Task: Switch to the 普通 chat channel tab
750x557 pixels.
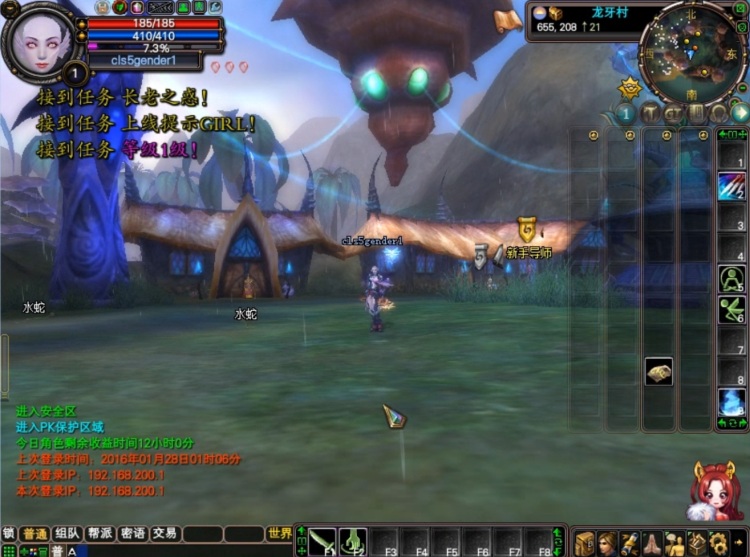Action: click(35, 534)
